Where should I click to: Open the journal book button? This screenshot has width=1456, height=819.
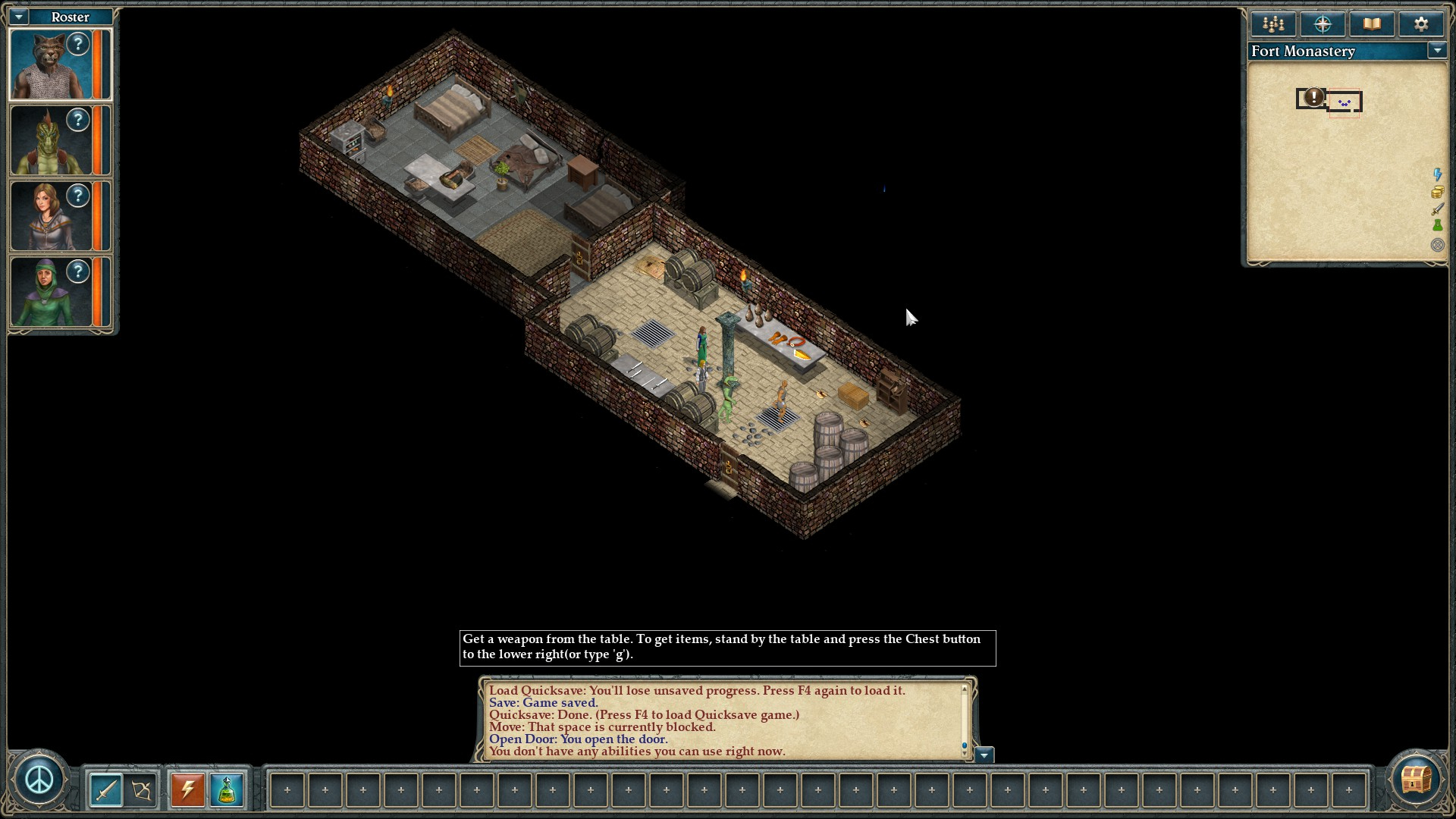click(1372, 24)
